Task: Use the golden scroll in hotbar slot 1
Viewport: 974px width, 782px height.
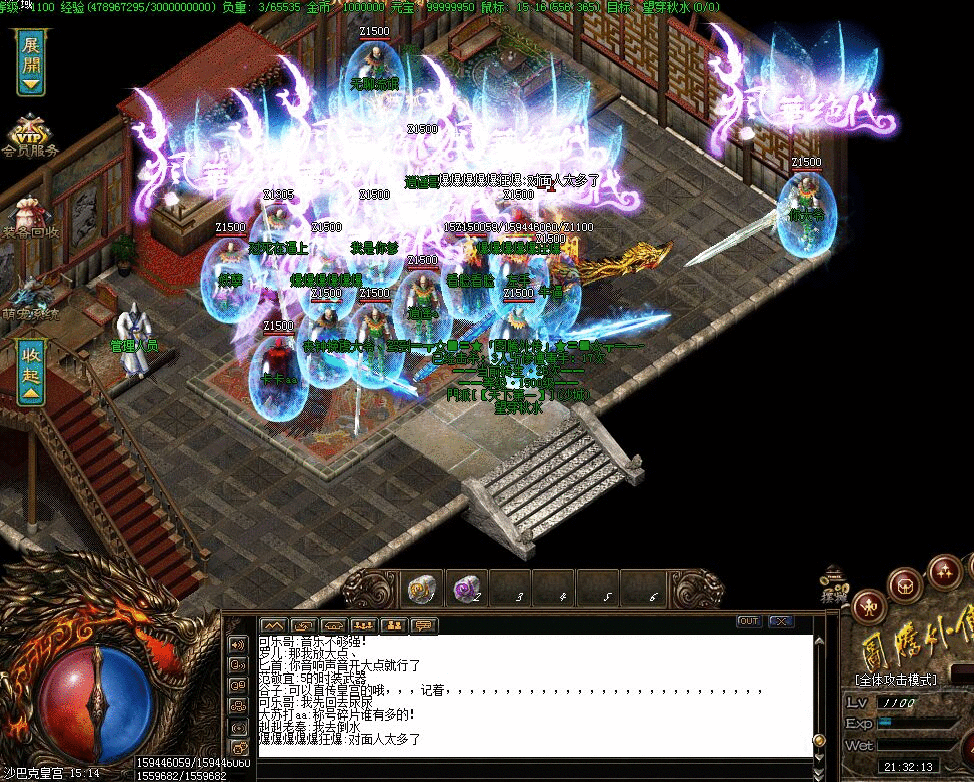Action: tap(422, 590)
